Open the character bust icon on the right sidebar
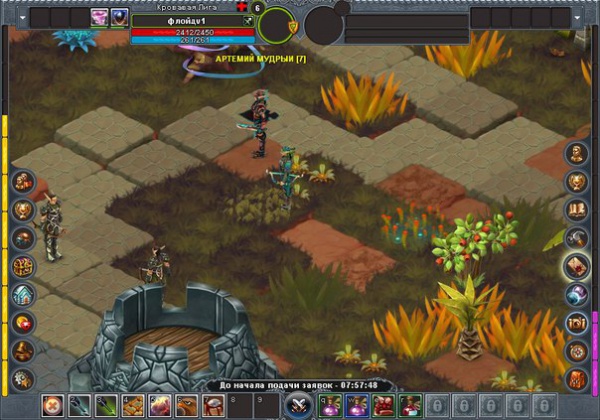 577,154
